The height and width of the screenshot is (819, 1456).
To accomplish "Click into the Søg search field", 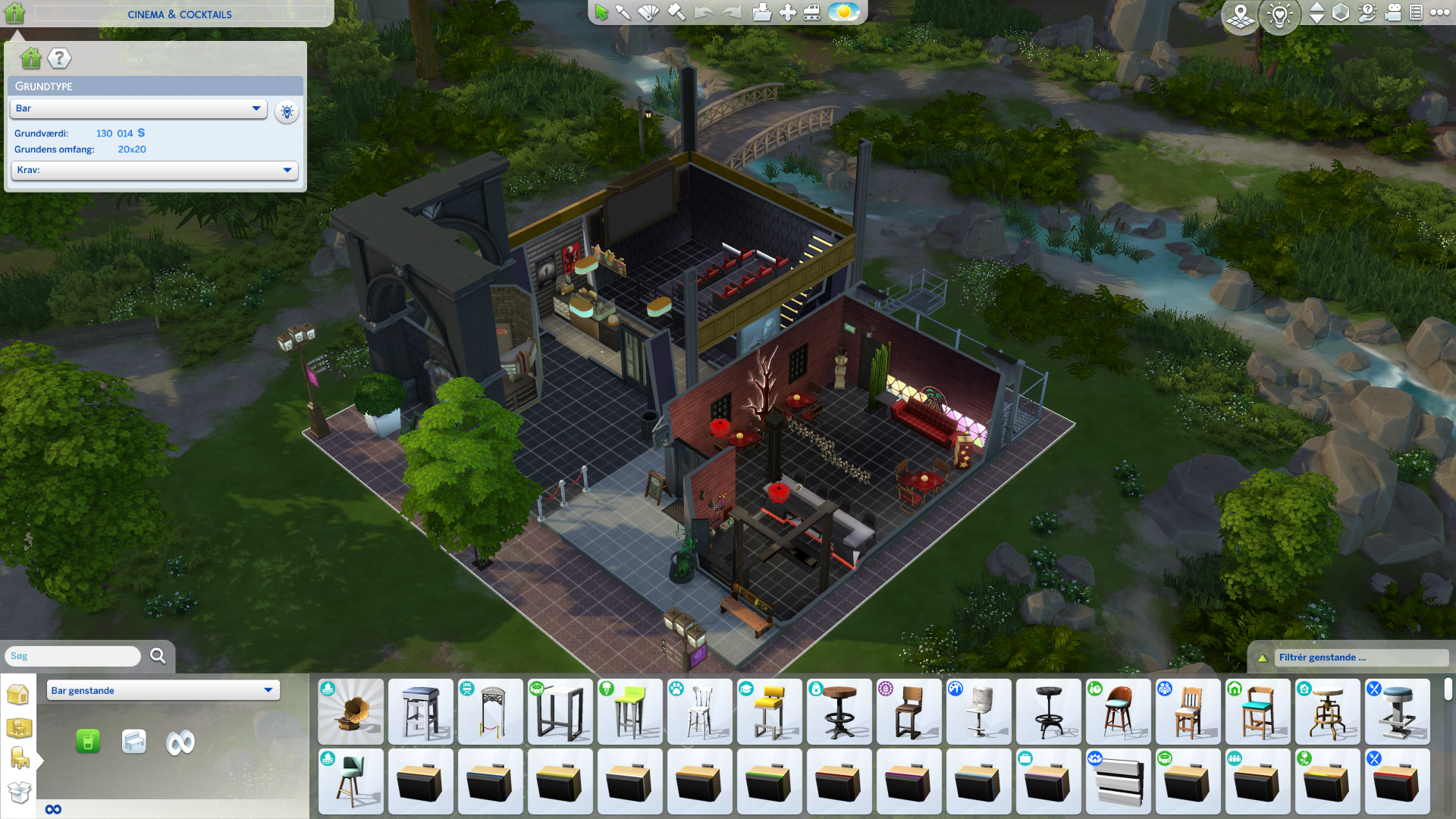I will 73,656.
